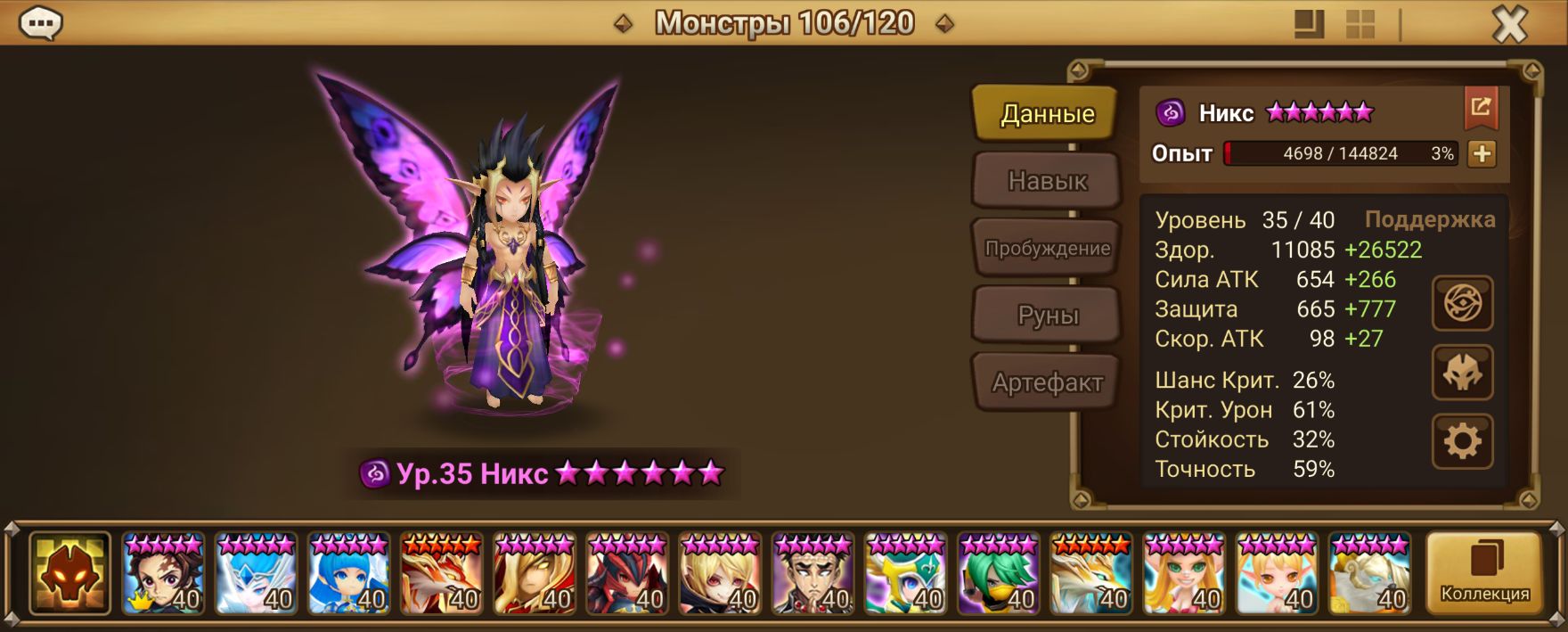The height and width of the screenshot is (632, 1568).
Task: Select the Данные tab
Action: pos(1046,113)
